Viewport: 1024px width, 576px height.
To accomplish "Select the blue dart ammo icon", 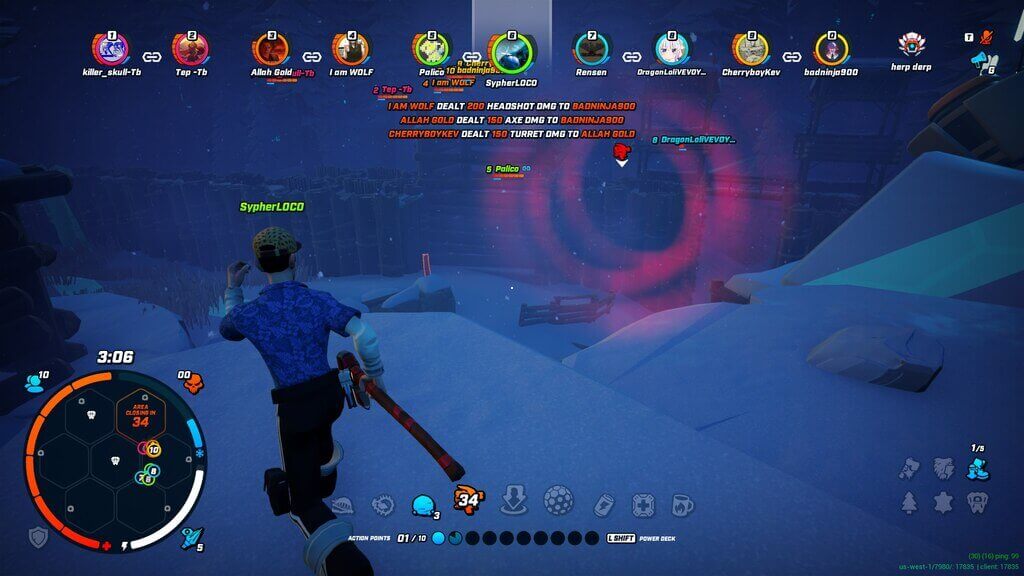I will pos(190,538).
